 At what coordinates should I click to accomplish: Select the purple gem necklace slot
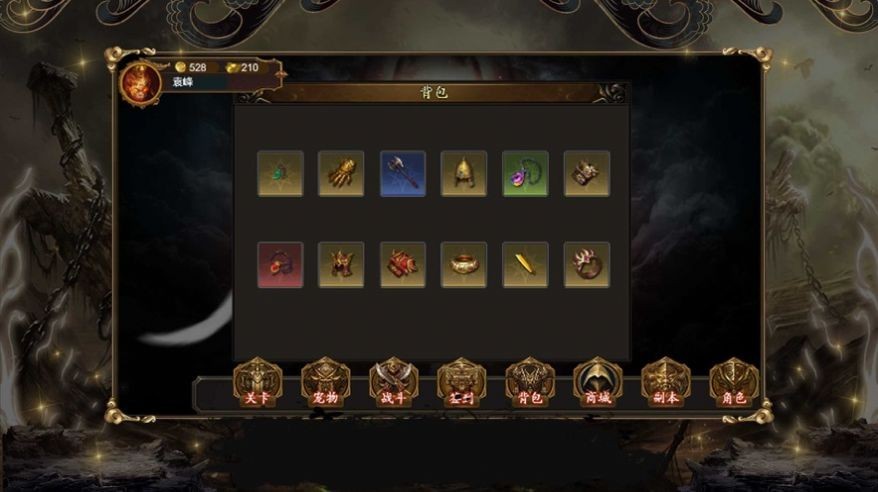point(525,174)
